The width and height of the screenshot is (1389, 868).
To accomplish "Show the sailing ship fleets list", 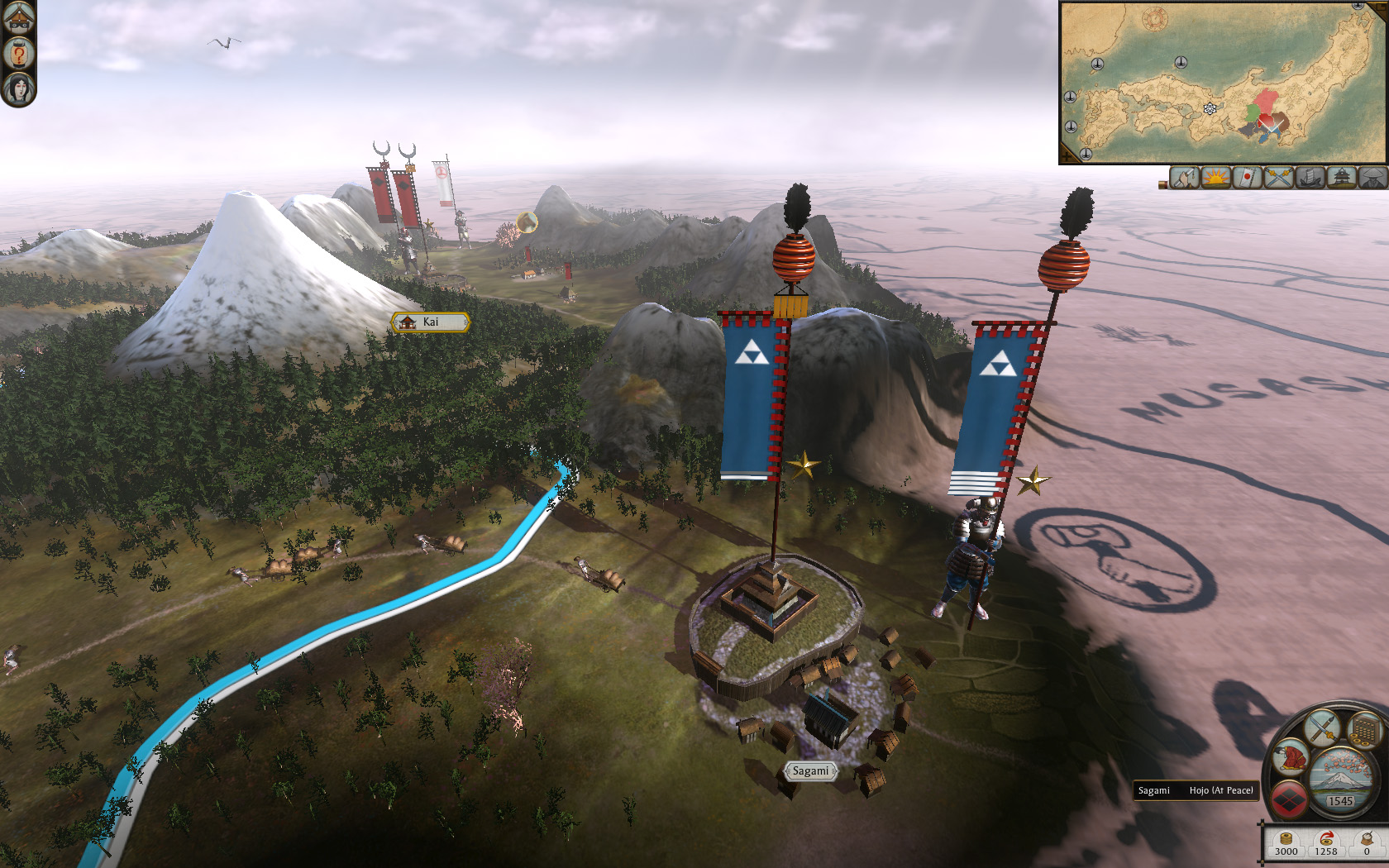I will 1310,178.
